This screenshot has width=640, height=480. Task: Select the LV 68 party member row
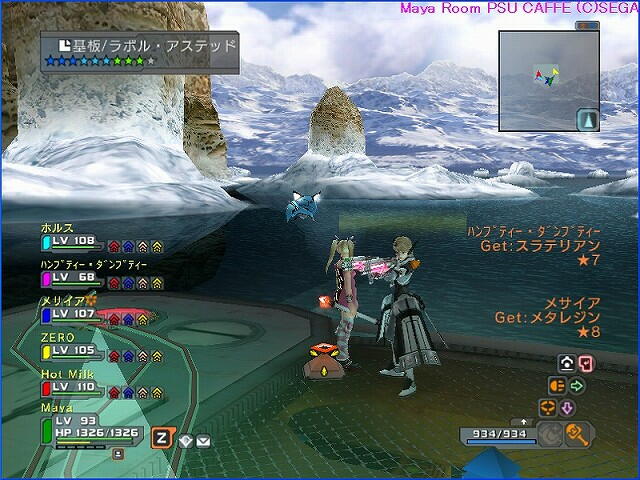point(70,273)
